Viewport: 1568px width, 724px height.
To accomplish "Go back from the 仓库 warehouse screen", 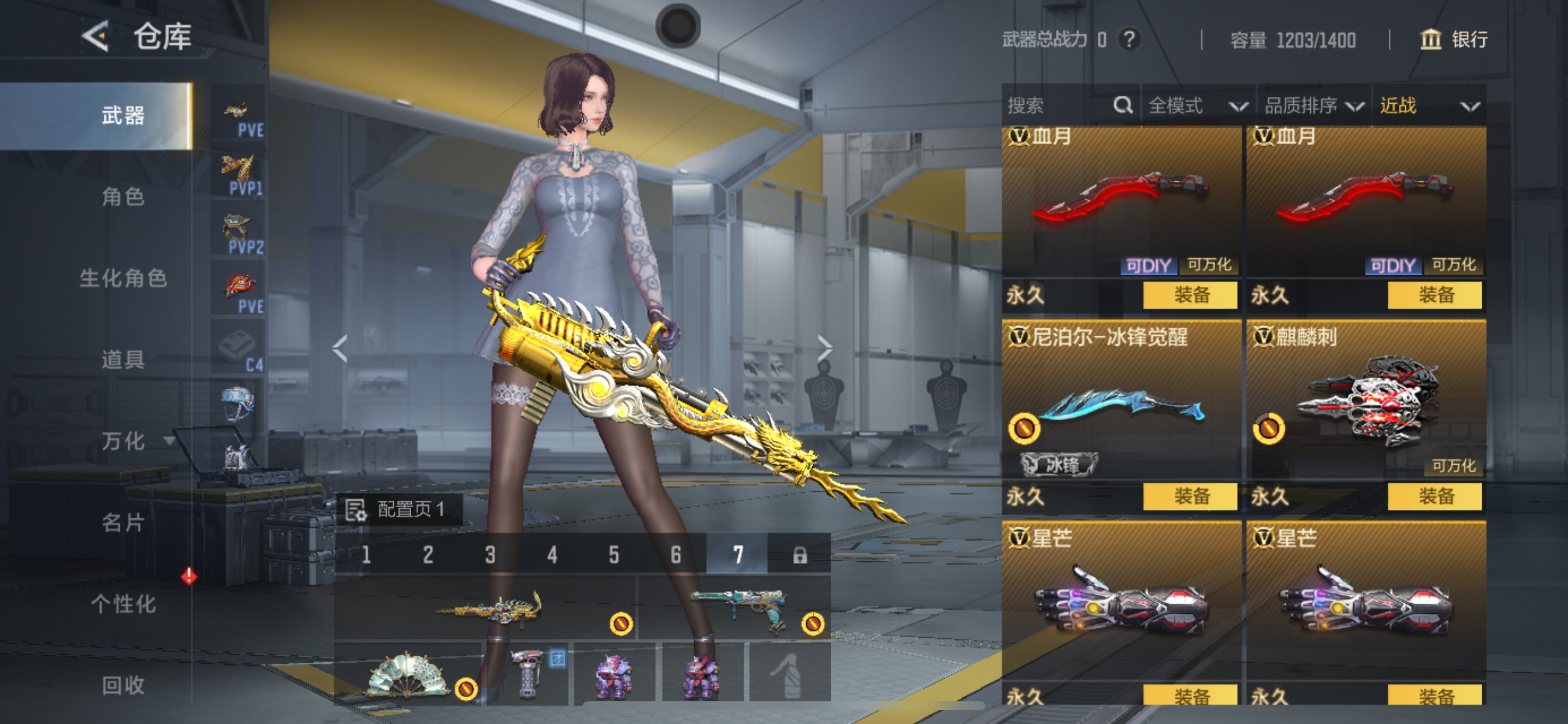I will [x=96, y=37].
